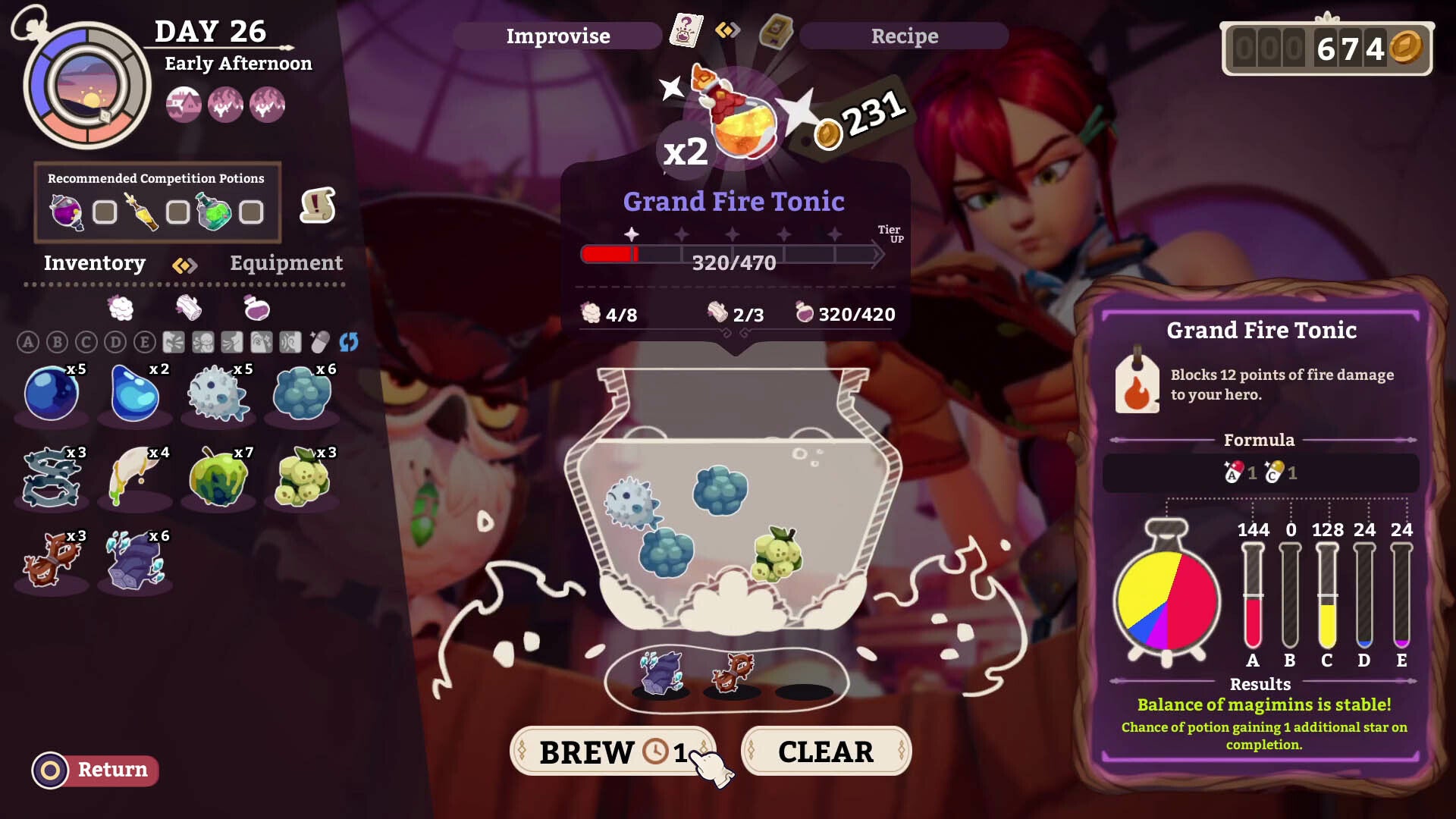Open the Improvise mystery potion card icon
Image resolution: width=1456 pixels, height=819 pixels.
pyautogui.click(x=686, y=33)
